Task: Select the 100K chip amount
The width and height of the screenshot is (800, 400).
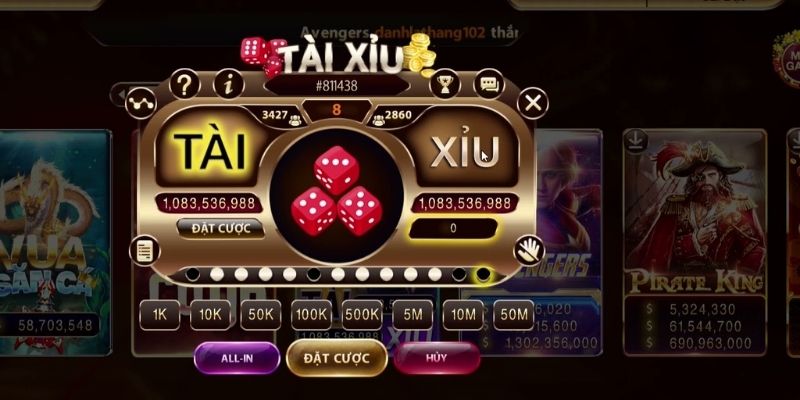Action: pyautogui.click(x=312, y=314)
